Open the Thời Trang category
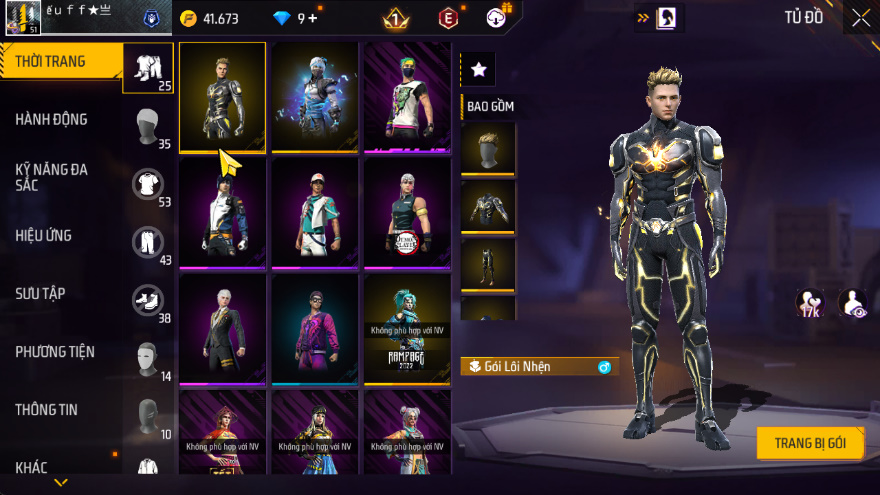The width and height of the screenshot is (880, 495). (52, 62)
